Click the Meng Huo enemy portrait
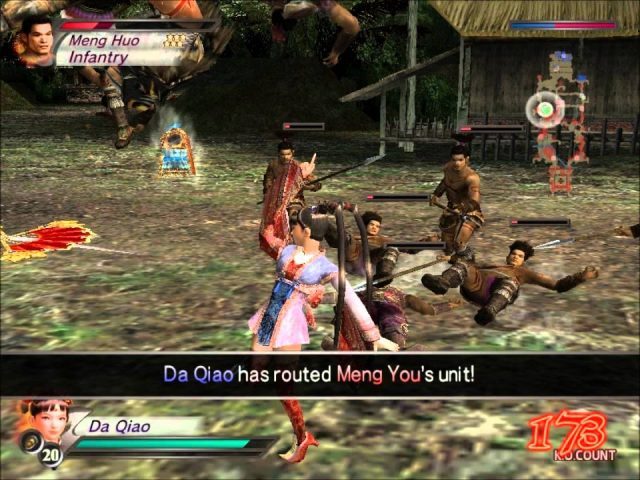640x480 pixels. (x=36, y=40)
